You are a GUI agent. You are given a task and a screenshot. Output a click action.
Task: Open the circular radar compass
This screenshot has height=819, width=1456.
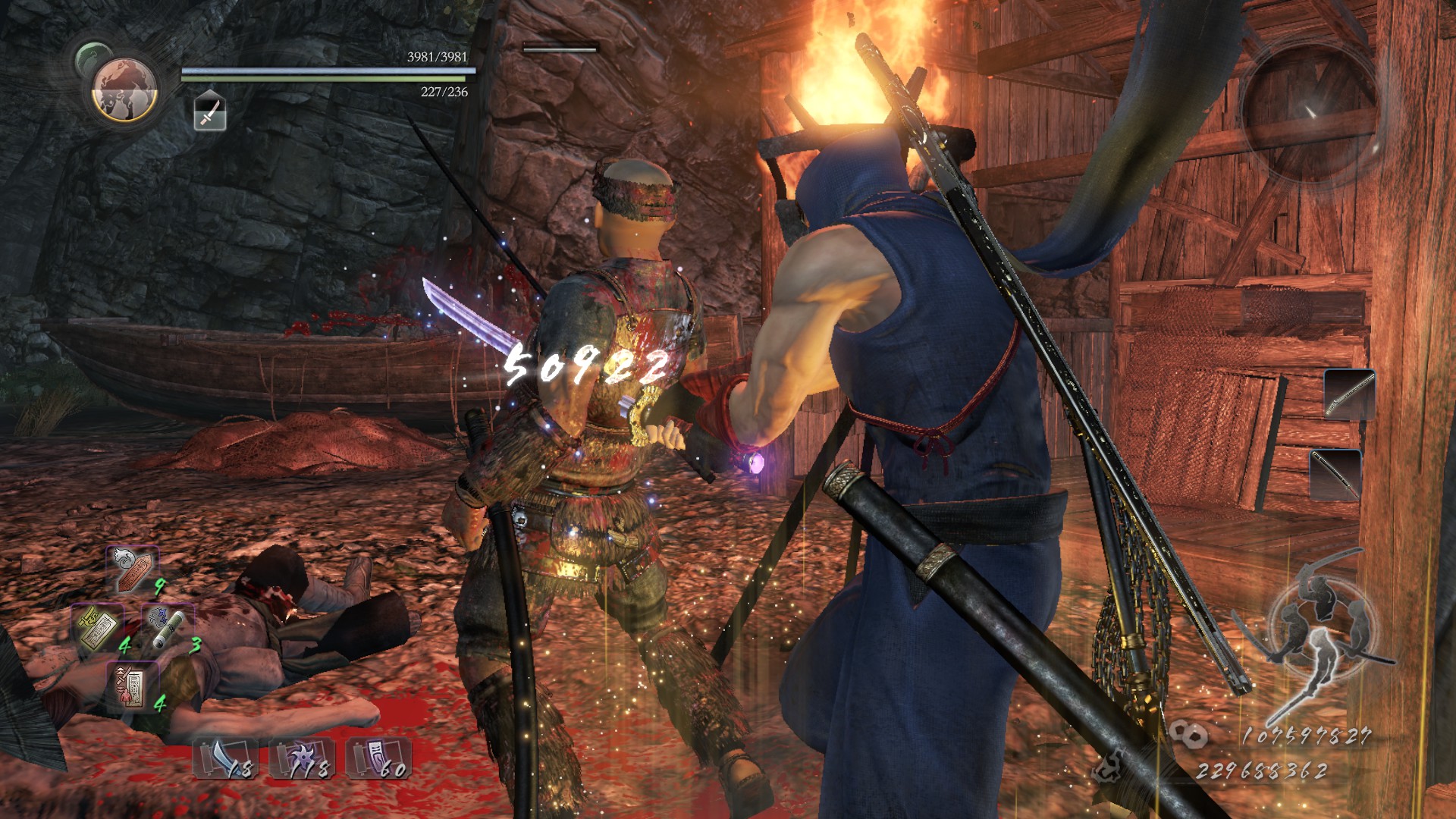coord(1309,111)
